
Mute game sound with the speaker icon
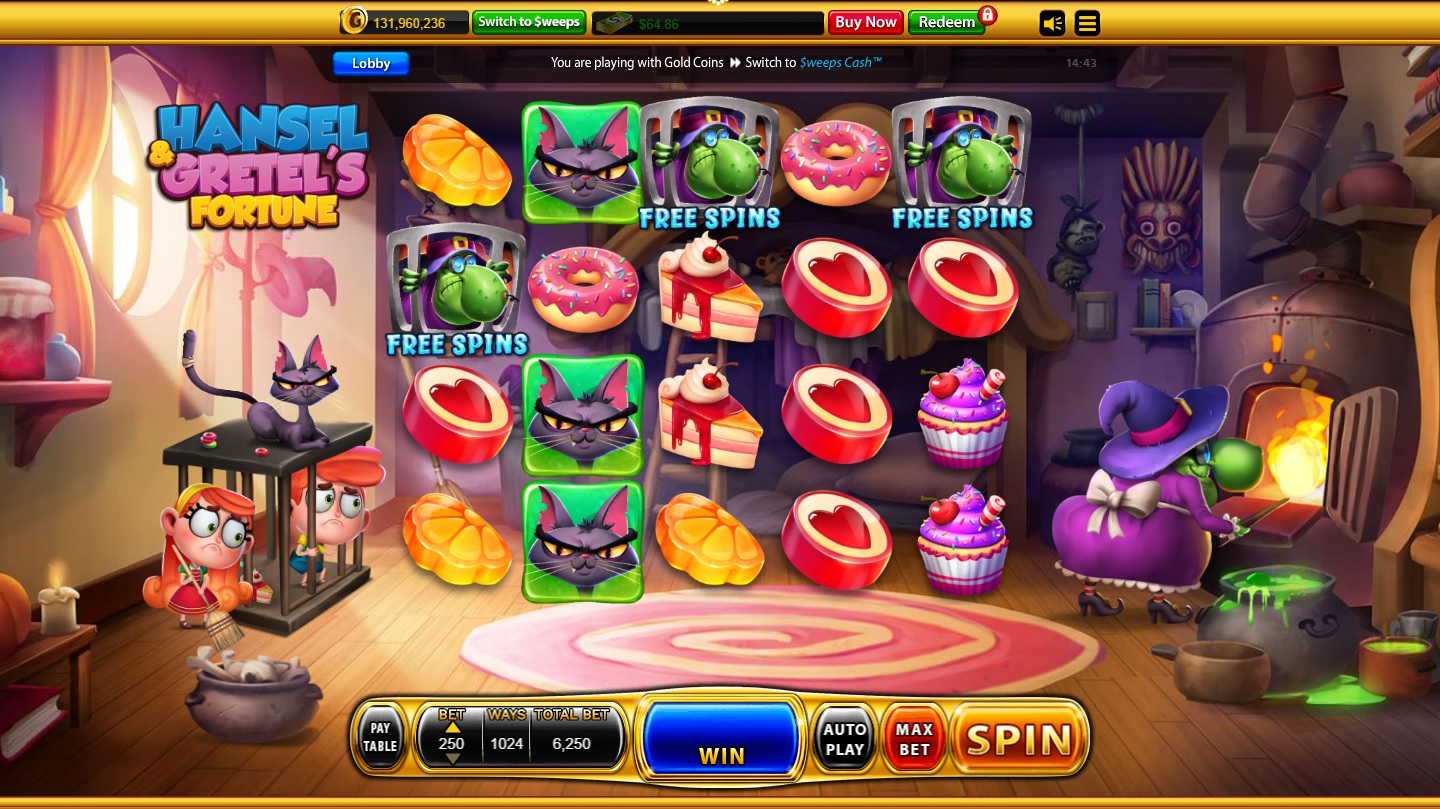1052,23
